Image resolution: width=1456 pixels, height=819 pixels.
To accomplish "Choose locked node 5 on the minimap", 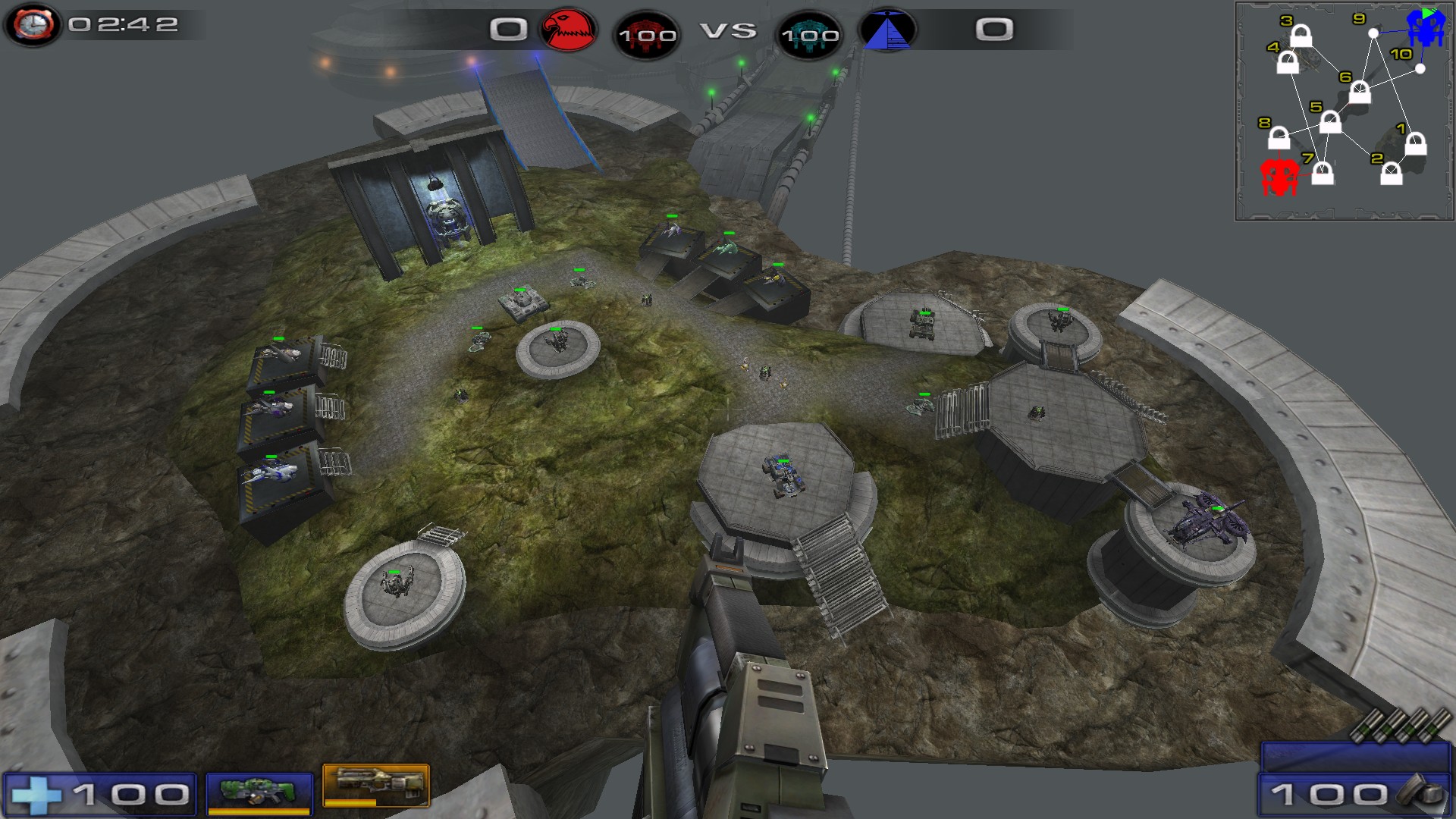I will [x=1330, y=122].
